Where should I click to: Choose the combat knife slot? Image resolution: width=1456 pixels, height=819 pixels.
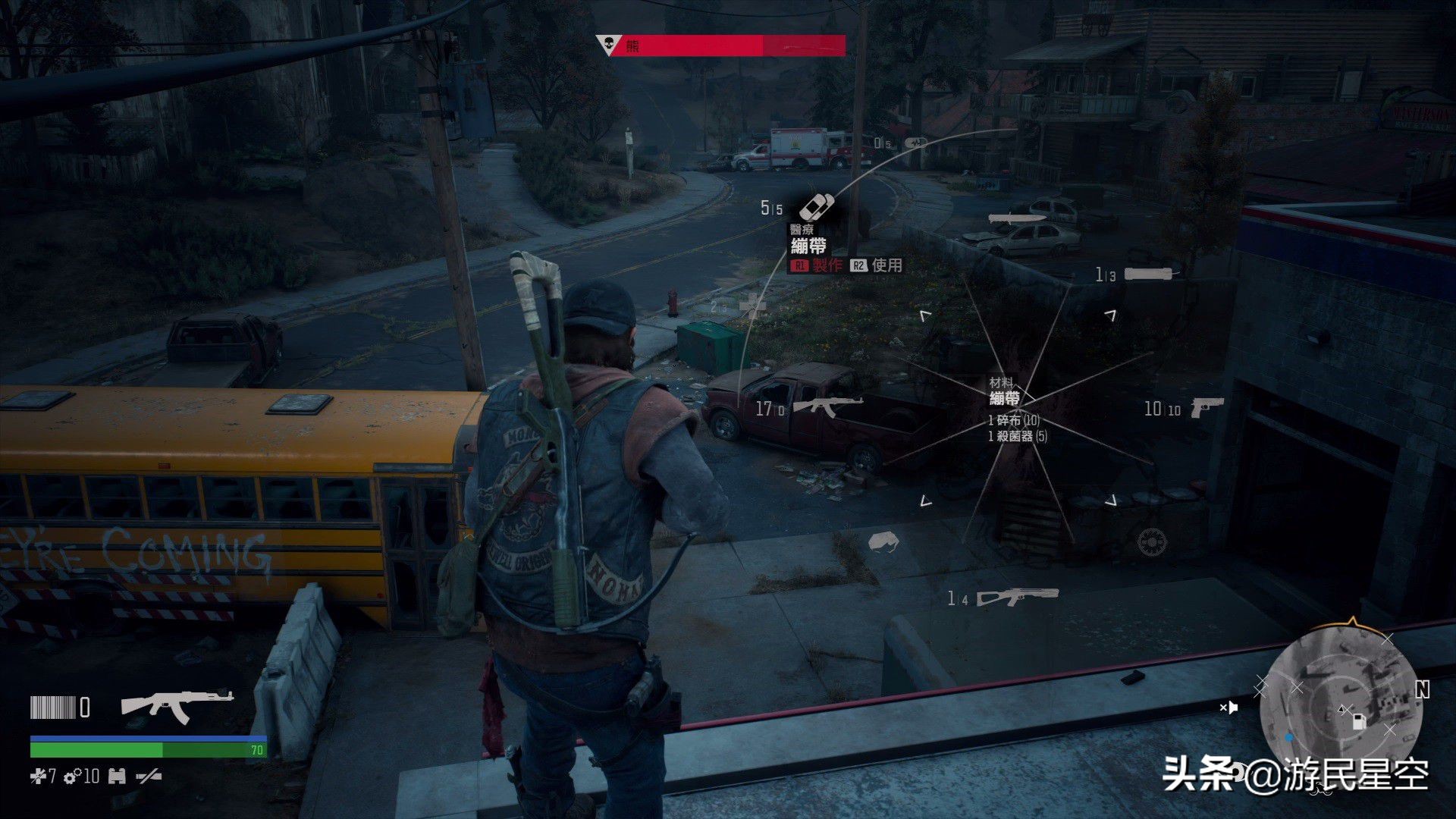coord(1017,218)
